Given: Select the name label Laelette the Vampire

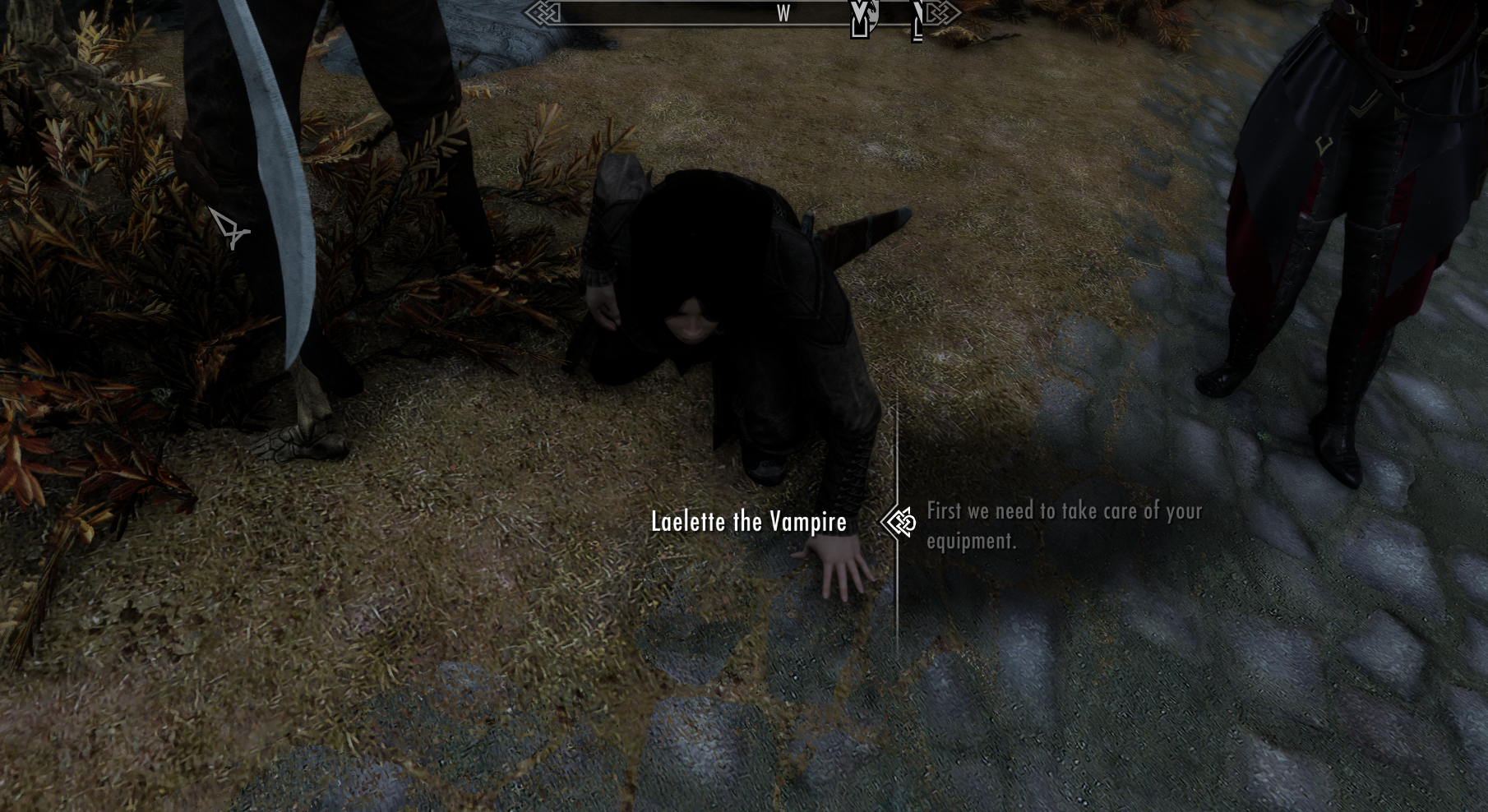Looking at the screenshot, I should (749, 521).
